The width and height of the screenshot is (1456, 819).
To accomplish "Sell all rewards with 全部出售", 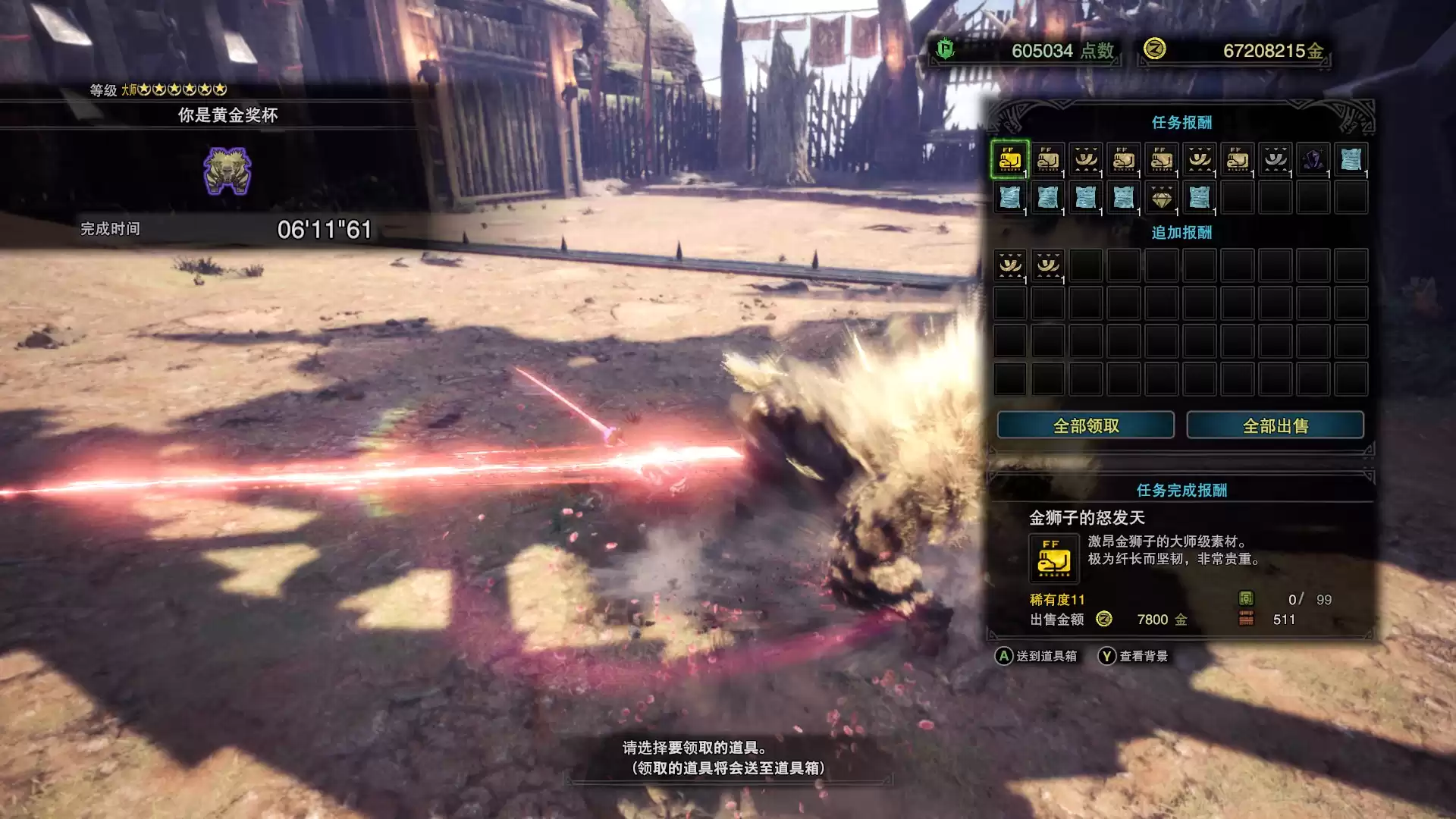I will [1275, 425].
